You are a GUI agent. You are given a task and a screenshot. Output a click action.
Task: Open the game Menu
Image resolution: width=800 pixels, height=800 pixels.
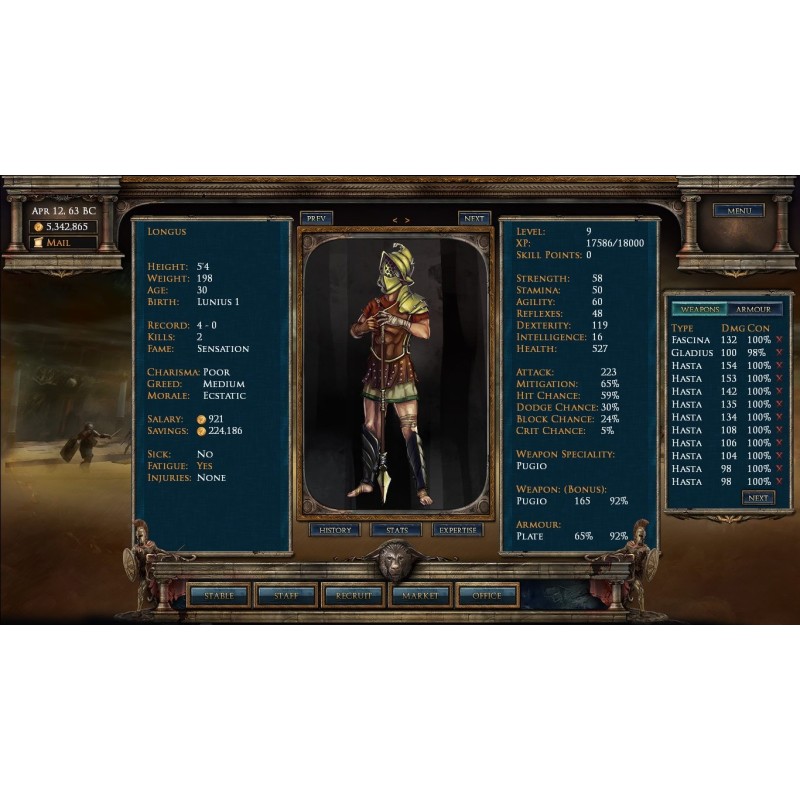click(x=738, y=211)
